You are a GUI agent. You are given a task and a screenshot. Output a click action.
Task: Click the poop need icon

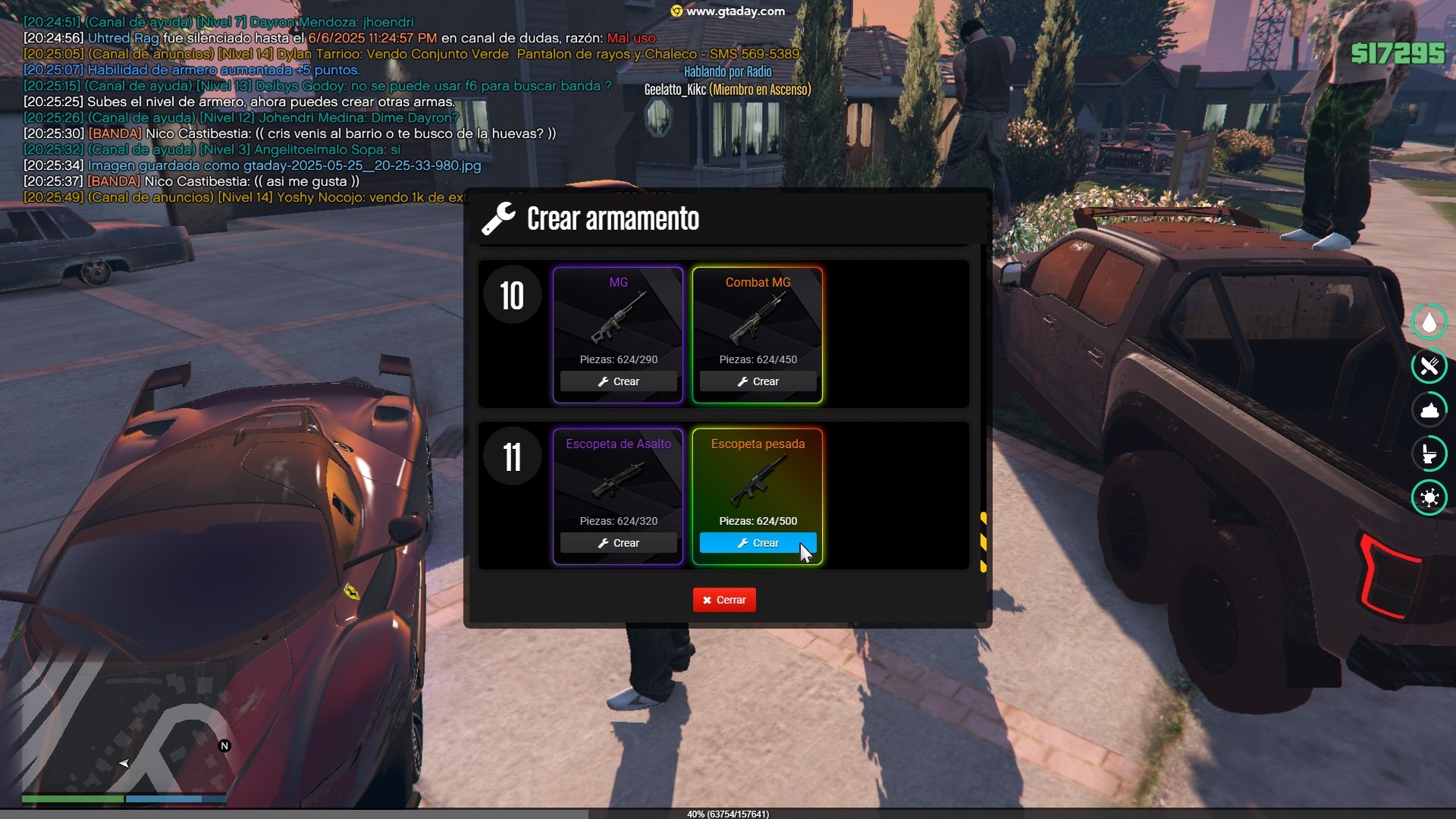pos(1429,410)
